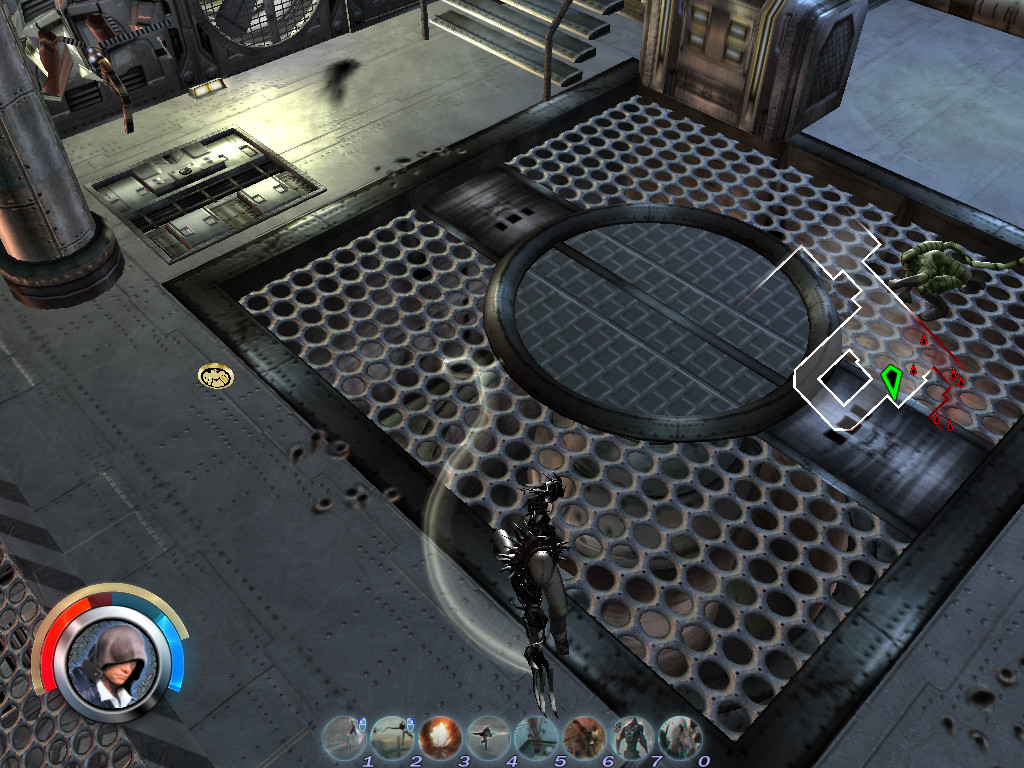Choose the hulking figure power in slot 7
The image size is (1024, 768).
click(x=631, y=737)
